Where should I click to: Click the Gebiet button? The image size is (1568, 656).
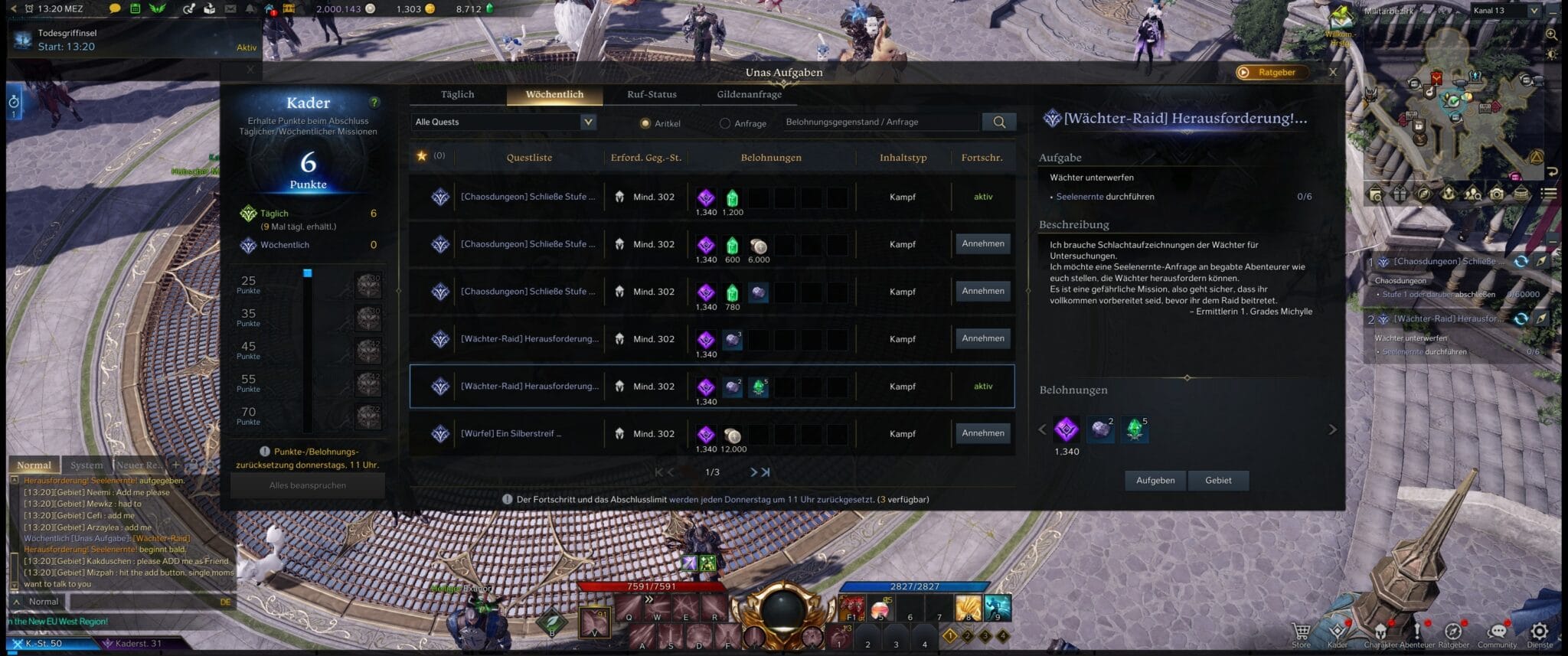[1218, 481]
